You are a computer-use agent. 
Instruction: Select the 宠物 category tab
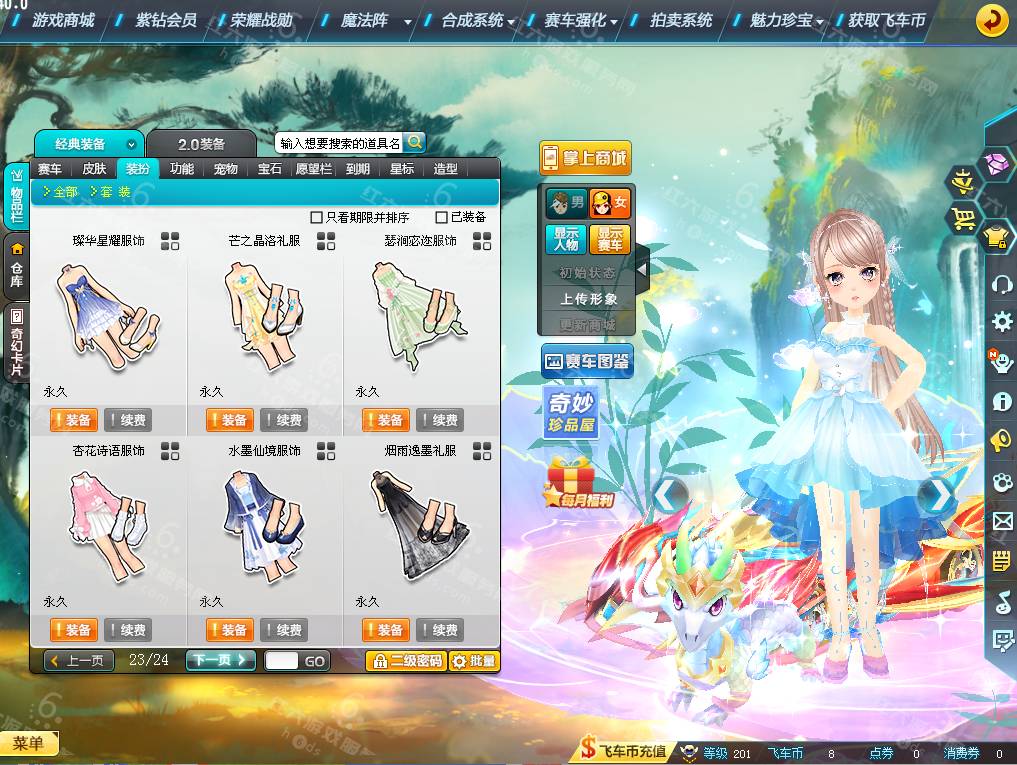click(x=225, y=169)
